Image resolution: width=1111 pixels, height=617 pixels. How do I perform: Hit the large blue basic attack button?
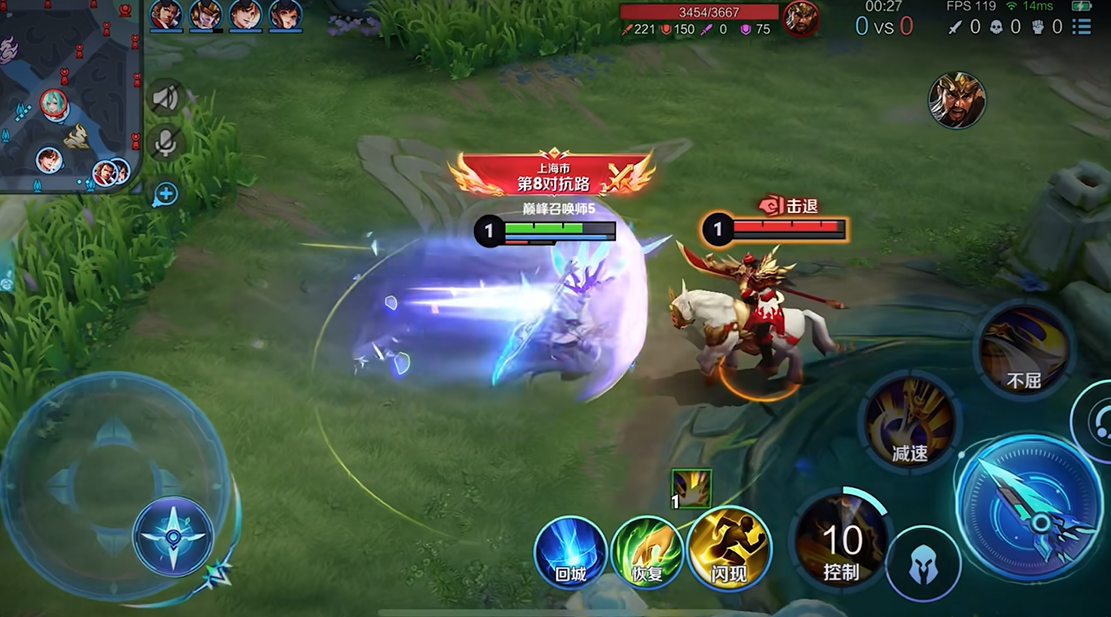click(1030, 506)
